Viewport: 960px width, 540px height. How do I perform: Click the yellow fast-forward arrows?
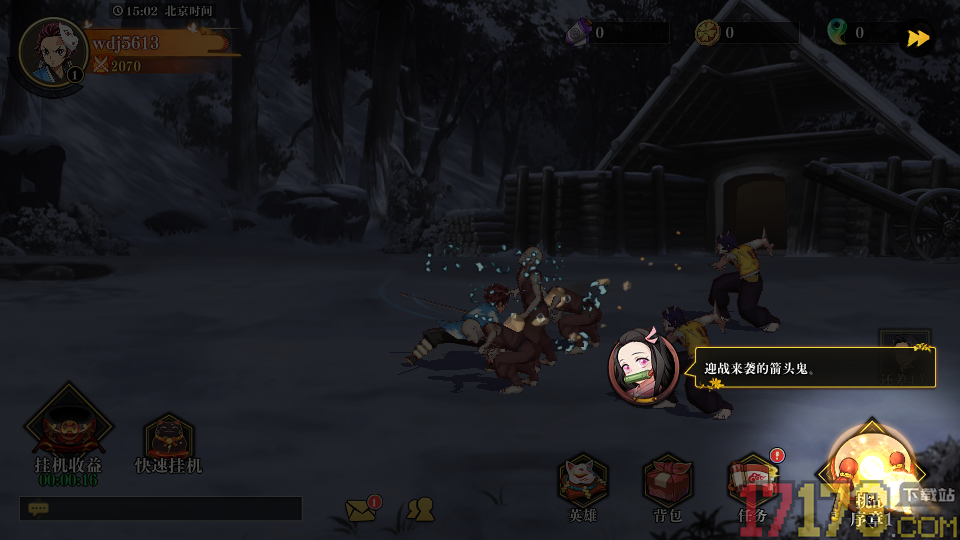click(x=917, y=39)
